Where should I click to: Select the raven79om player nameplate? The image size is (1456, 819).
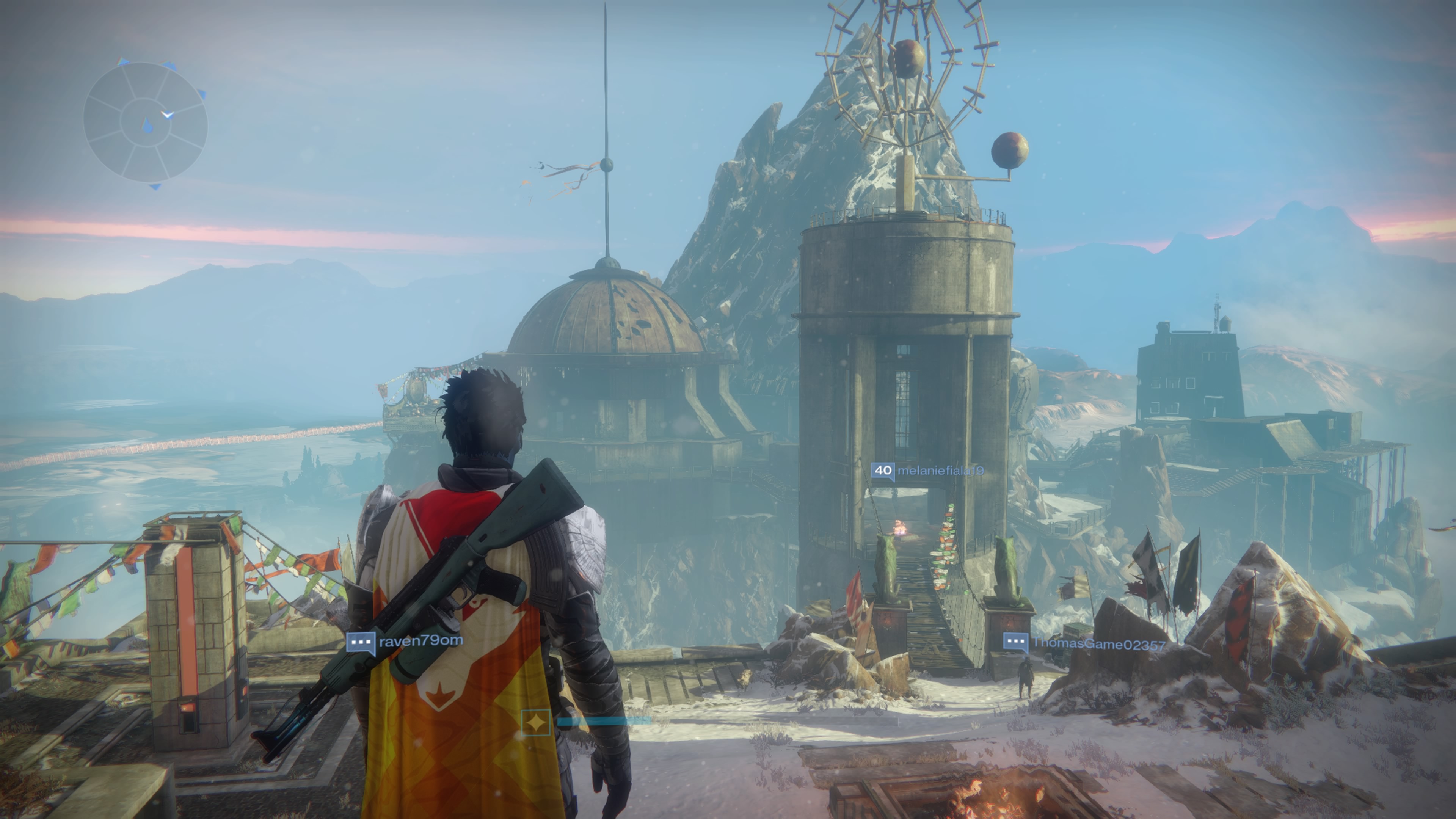[x=405, y=642]
